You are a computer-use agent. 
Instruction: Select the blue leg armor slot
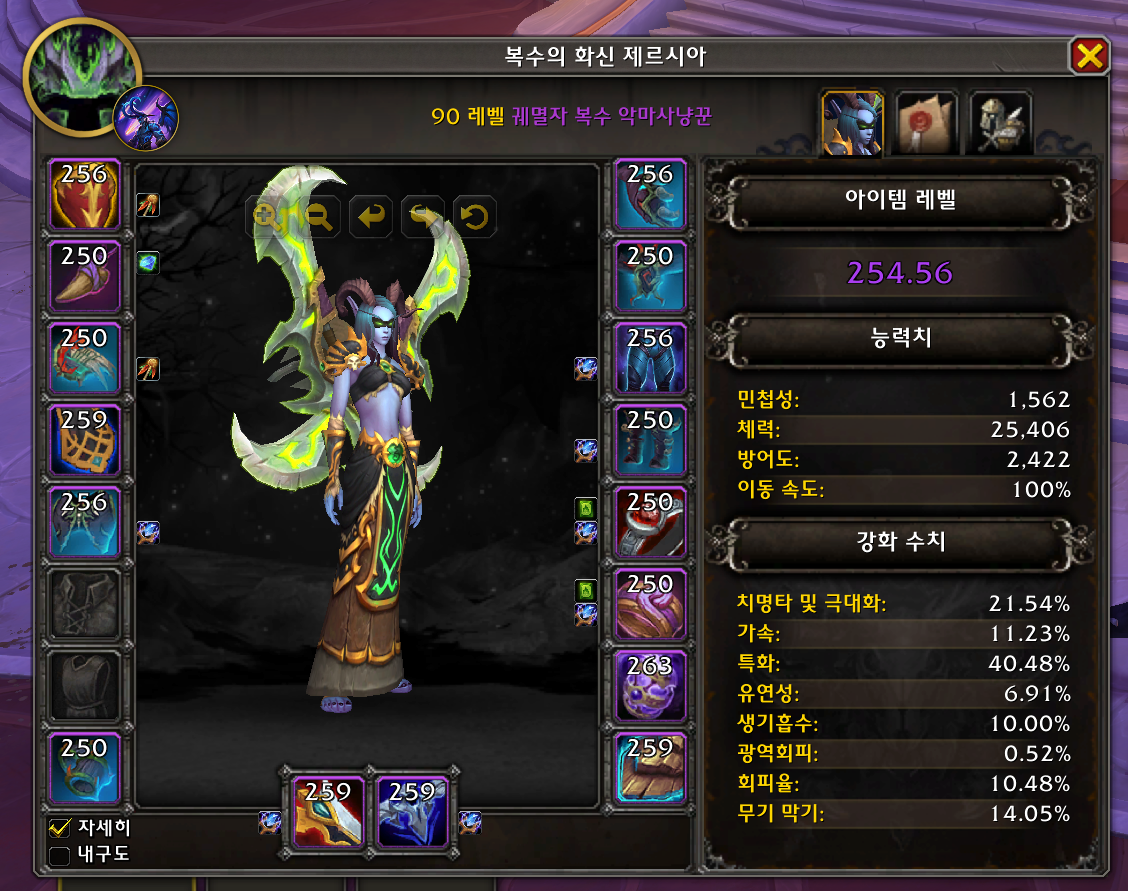[x=651, y=358]
